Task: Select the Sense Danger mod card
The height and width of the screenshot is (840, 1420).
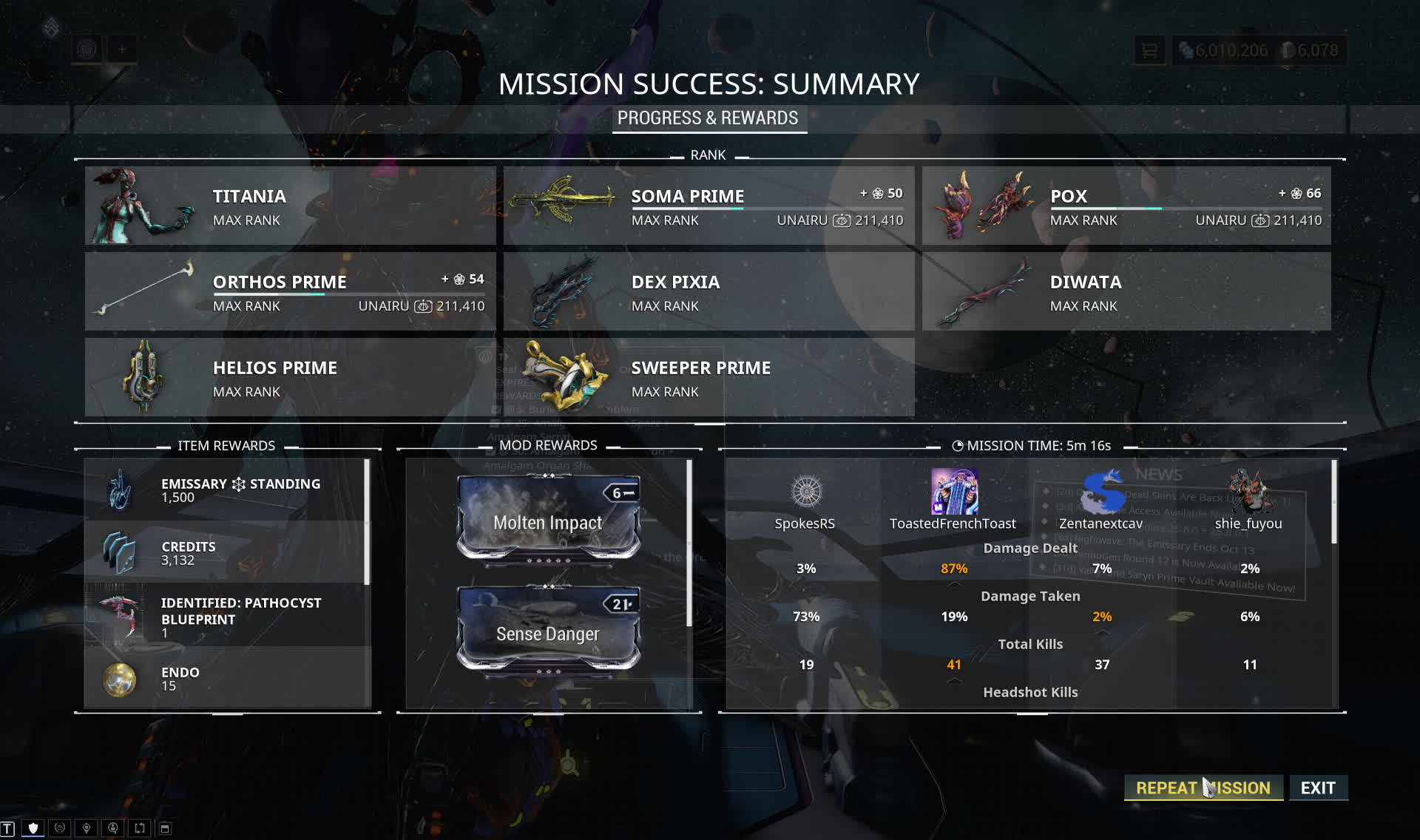Action: click(548, 629)
